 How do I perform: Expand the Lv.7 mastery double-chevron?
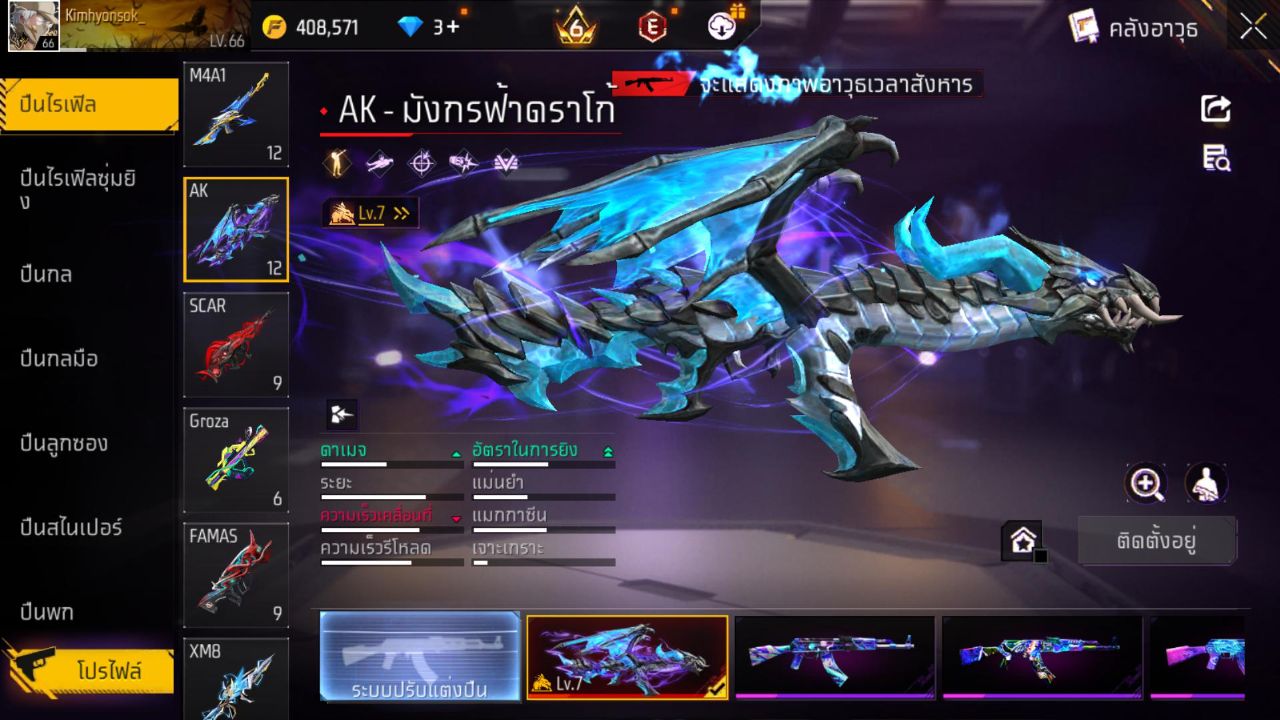click(x=401, y=213)
